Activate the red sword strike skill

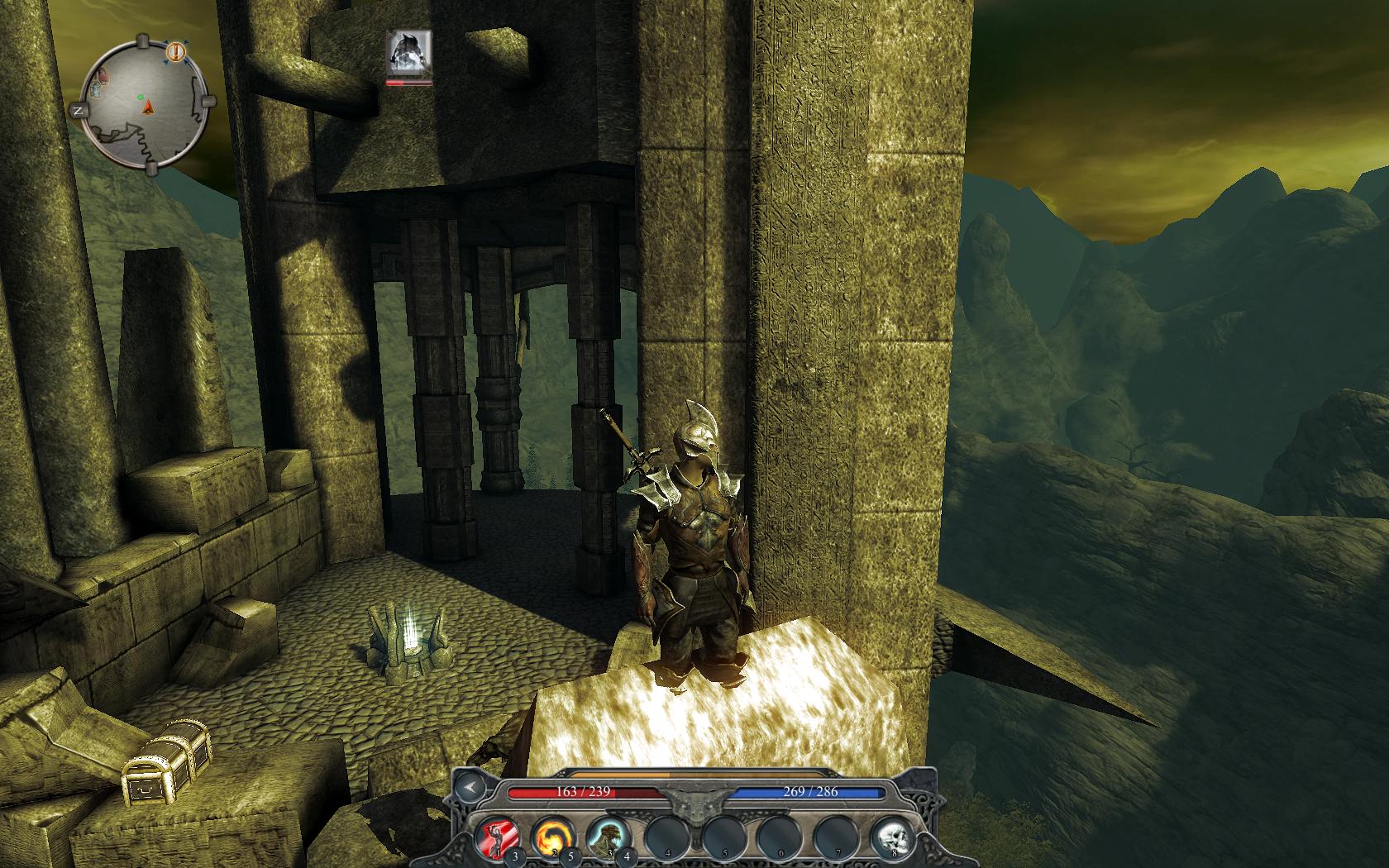pos(497,837)
